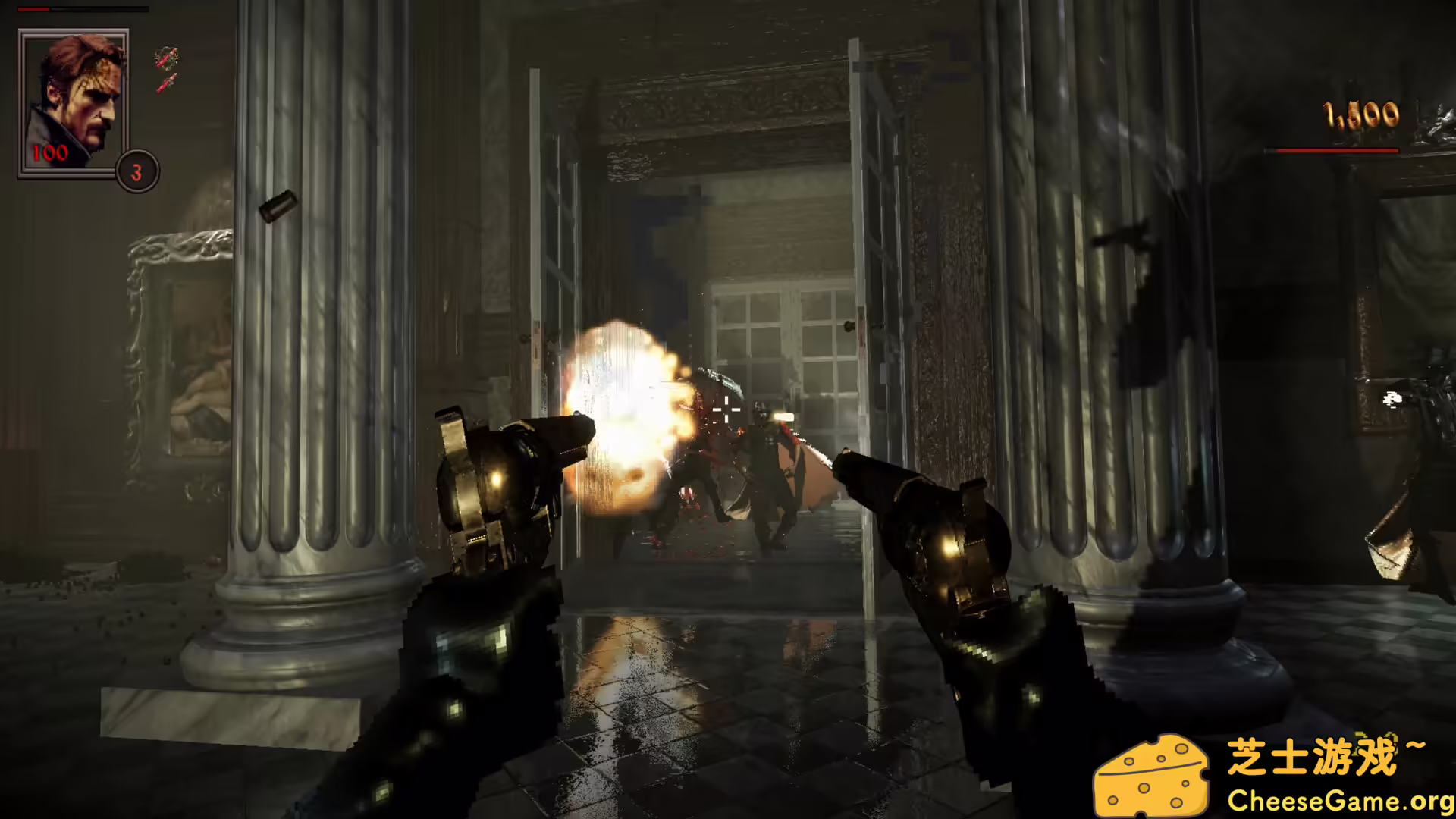Click the ammo counter showing 3
The width and height of the screenshot is (1456, 819).
(136, 171)
